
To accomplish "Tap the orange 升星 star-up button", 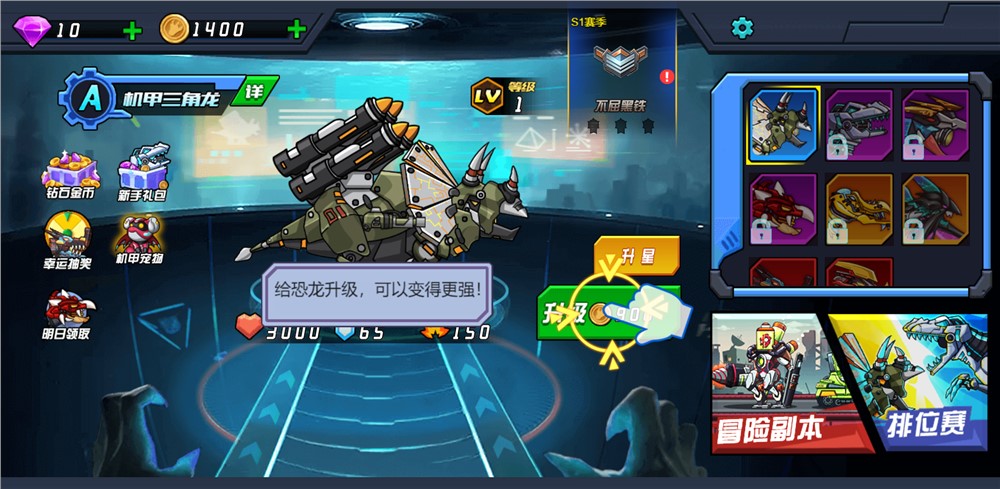I will click(636, 255).
